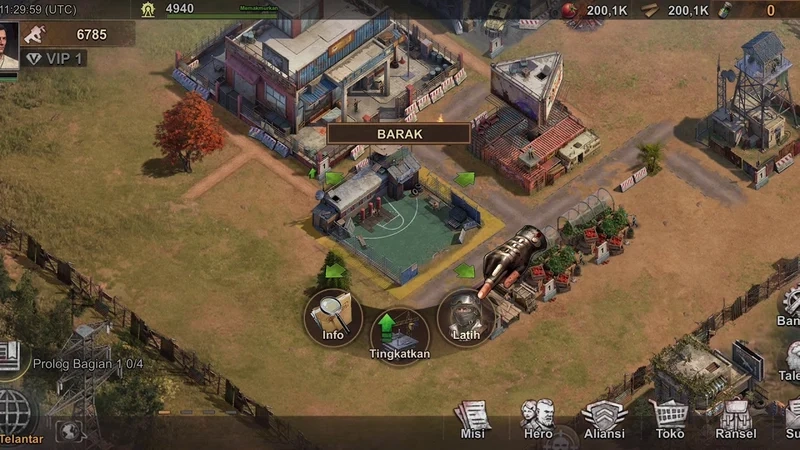This screenshot has height=450, width=800.
Task: Open the barracks Info button
Action: click(333, 316)
